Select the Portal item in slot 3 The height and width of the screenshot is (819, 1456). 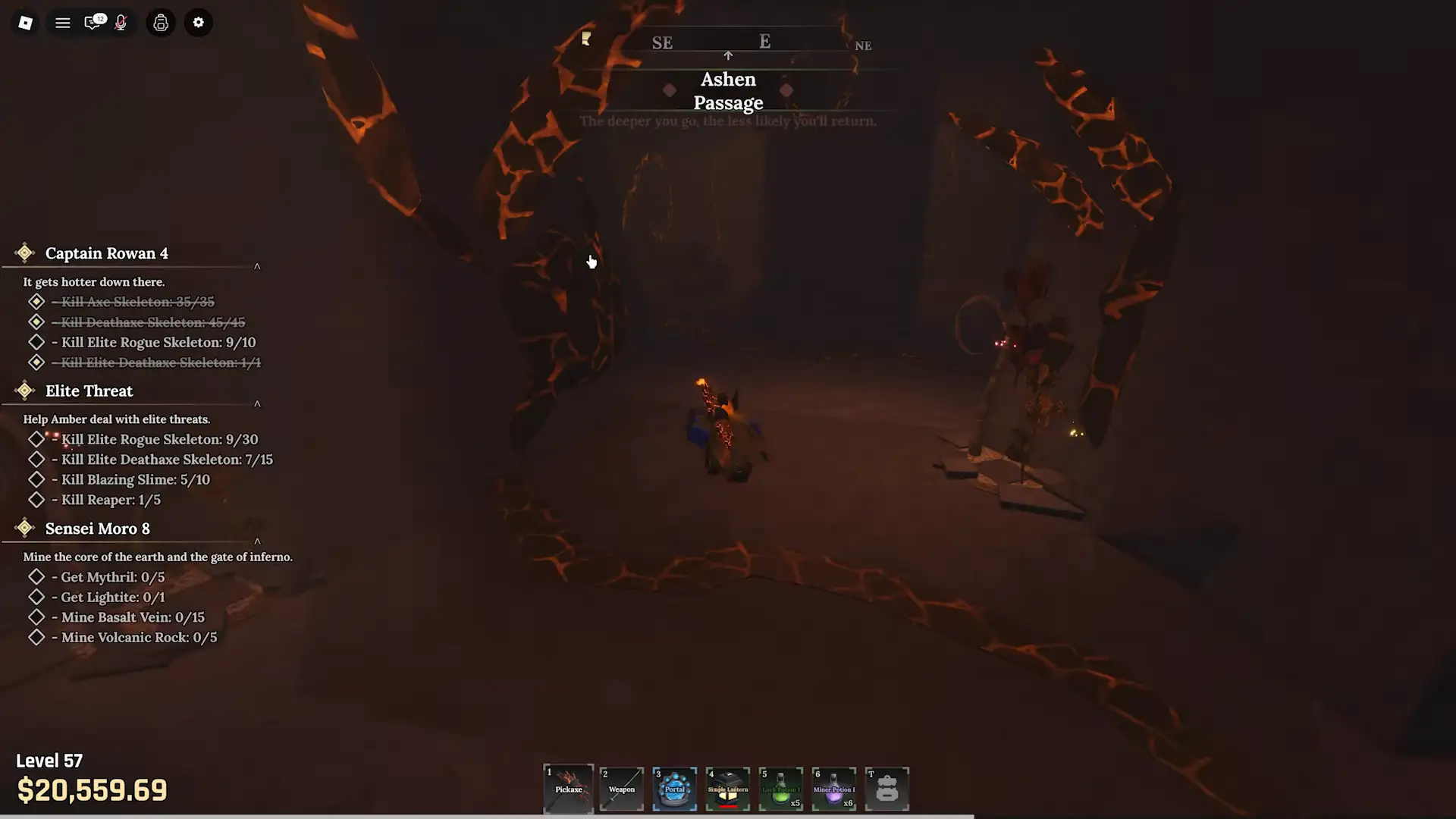tap(674, 789)
